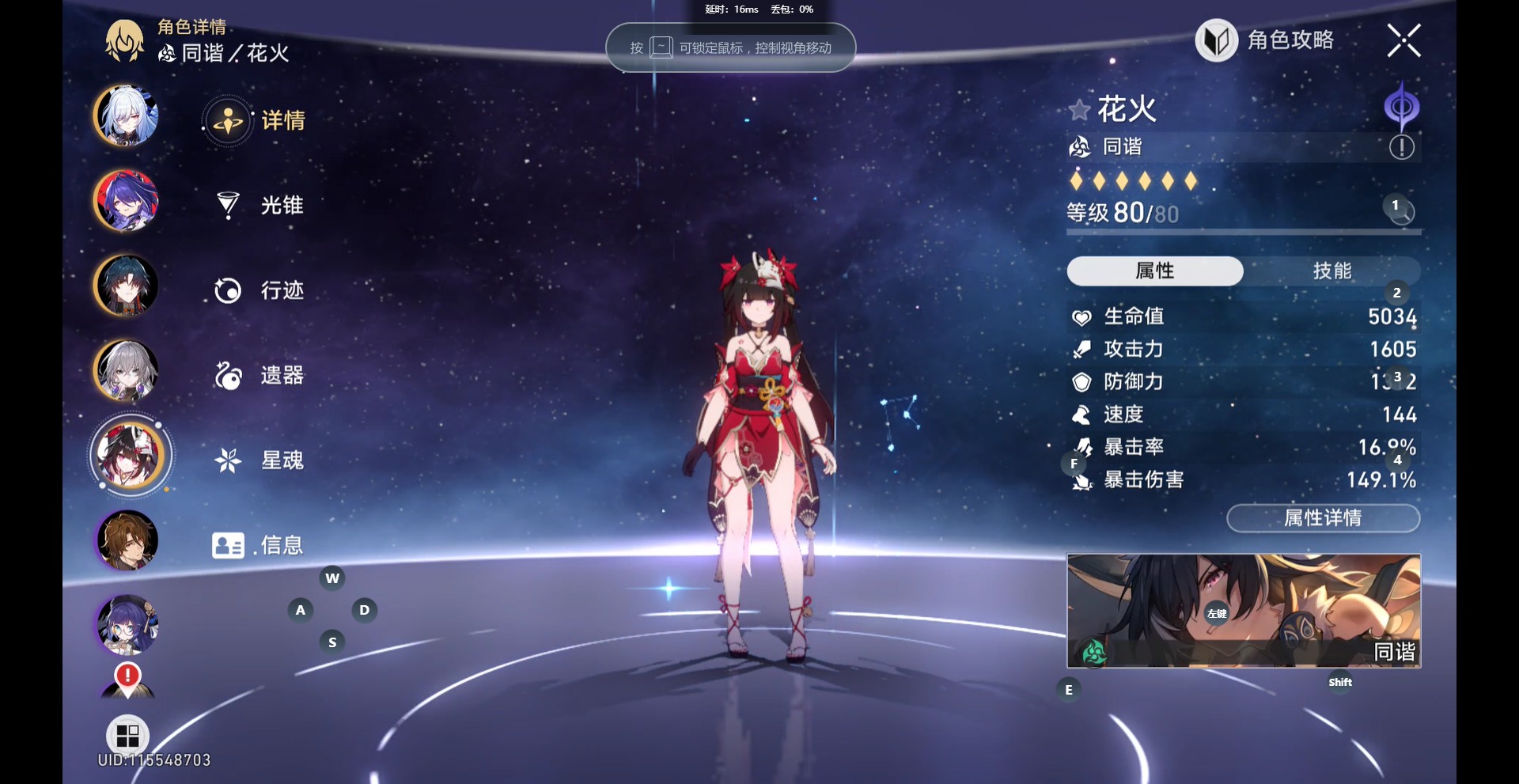Open 属性详情 attribute details
The height and width of the screenshot is (784, 1519).
click(x=1323, y=518)
